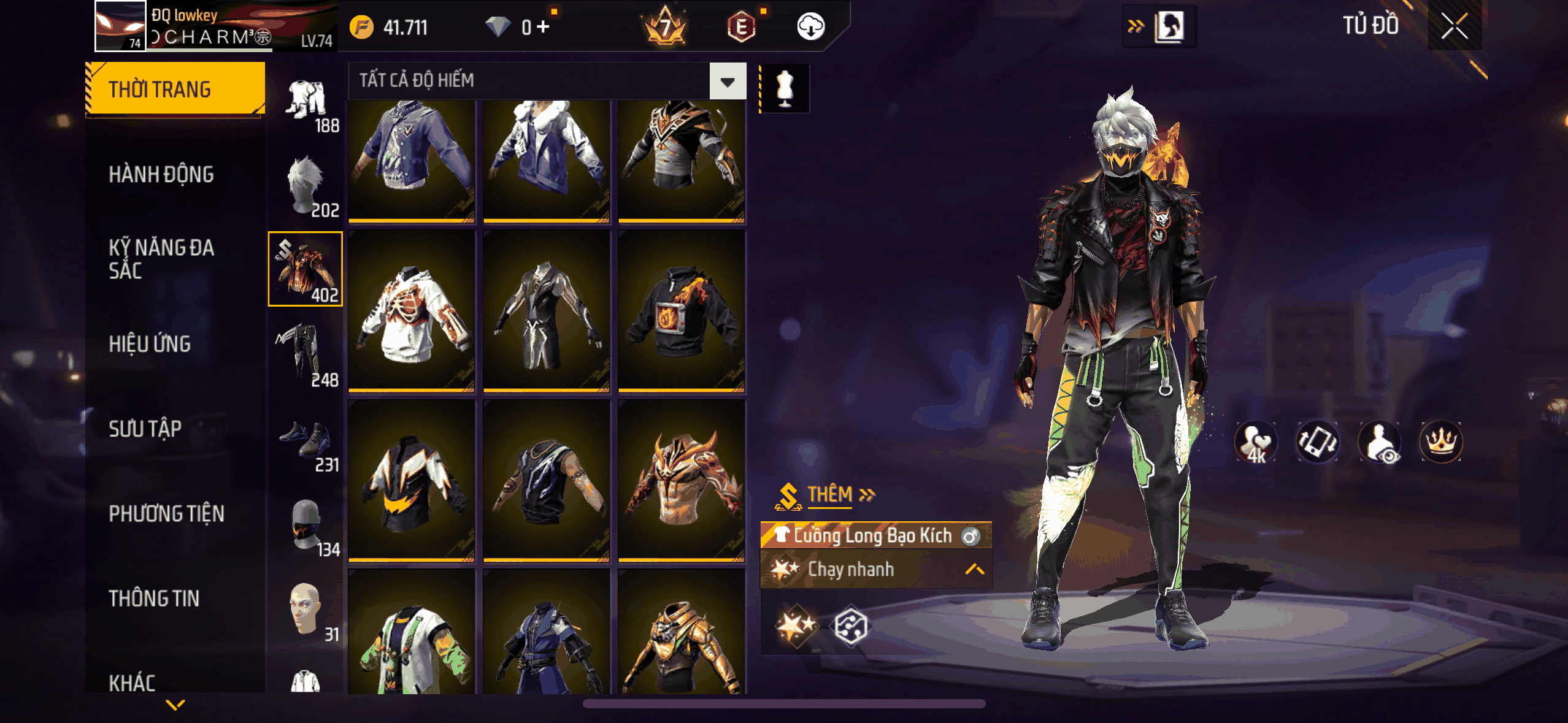This screenshot has width=1568, height=723.
Task: Tap the rotate phone icon
Action: pos(1317,442)
